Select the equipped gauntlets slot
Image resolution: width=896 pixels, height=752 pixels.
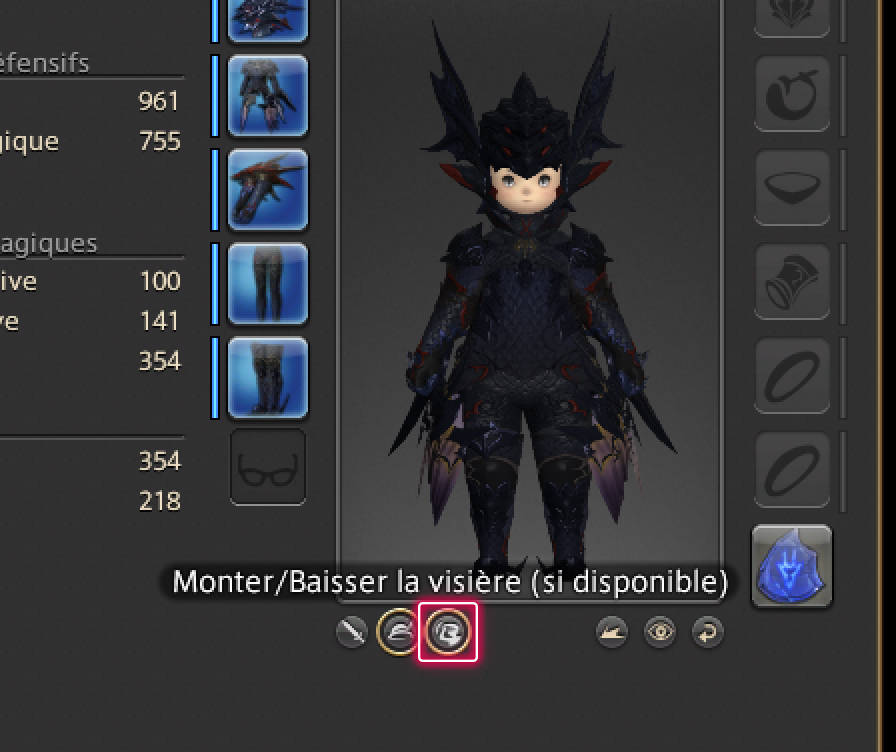[x=268, y=190]
